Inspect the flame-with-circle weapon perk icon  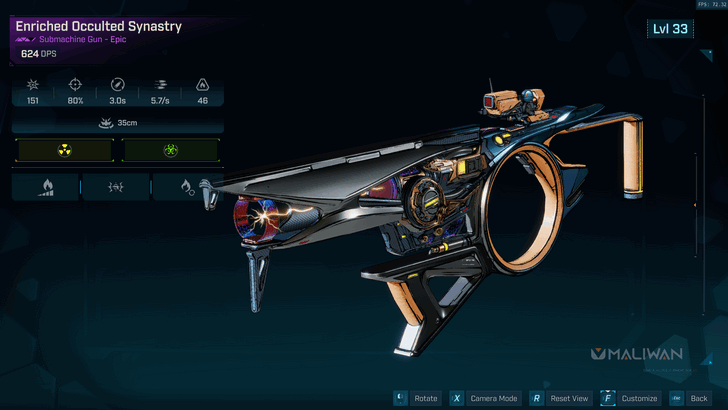pyautogui.click(x=187, y=187)
